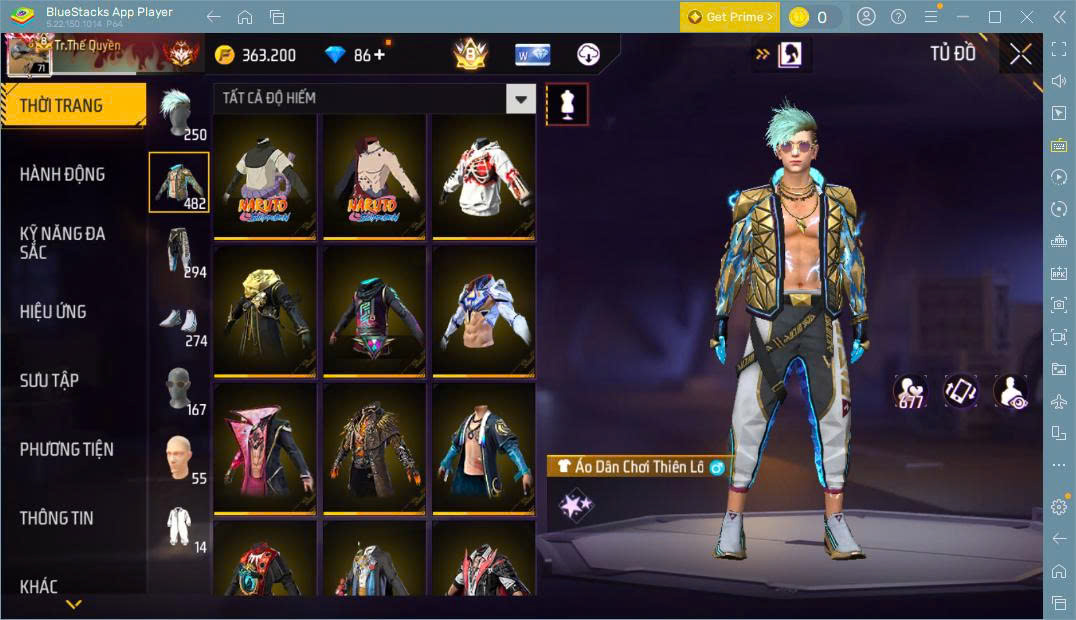Toggle the mannequin preview icon
Image resolution: width=1076 pixels, height=620 pixels.
(567, 104)
